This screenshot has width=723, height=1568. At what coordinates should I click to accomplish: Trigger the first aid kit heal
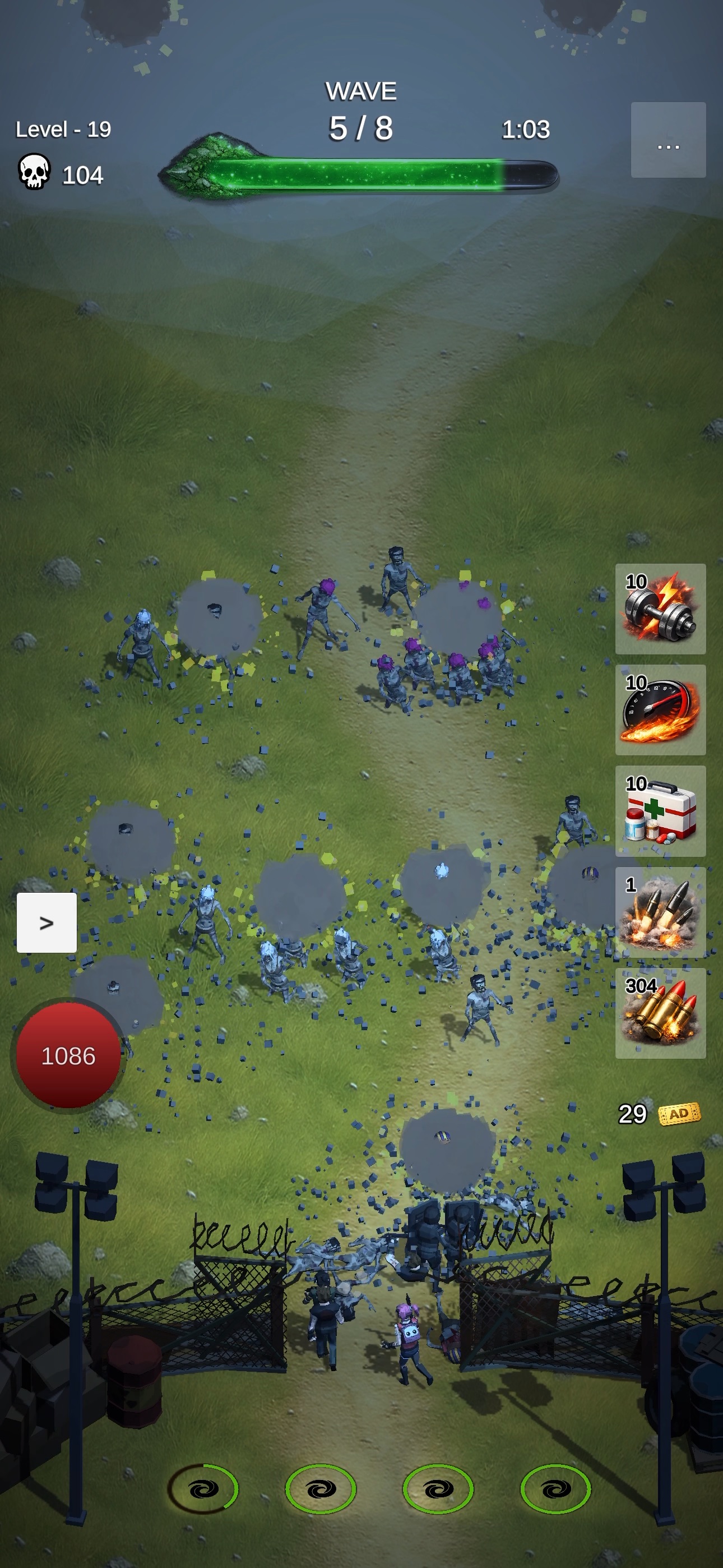(660, 813)
